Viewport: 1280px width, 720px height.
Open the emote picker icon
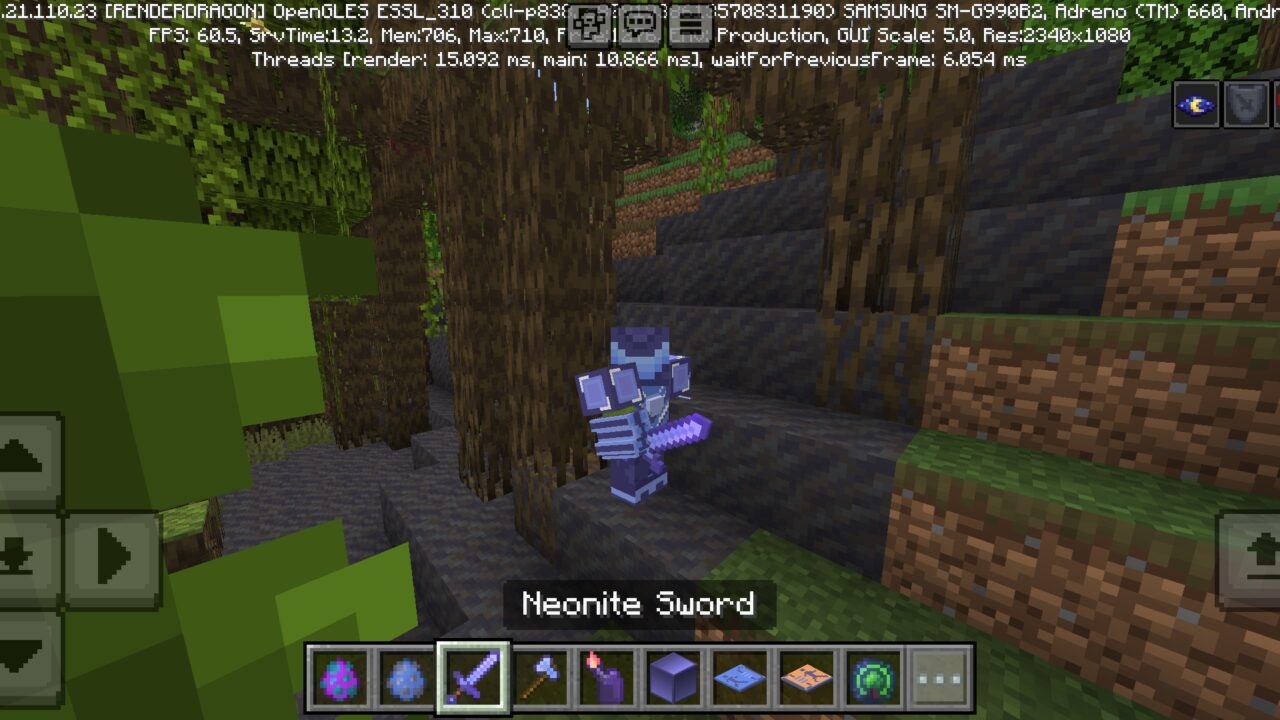click(x=588, y=22)
